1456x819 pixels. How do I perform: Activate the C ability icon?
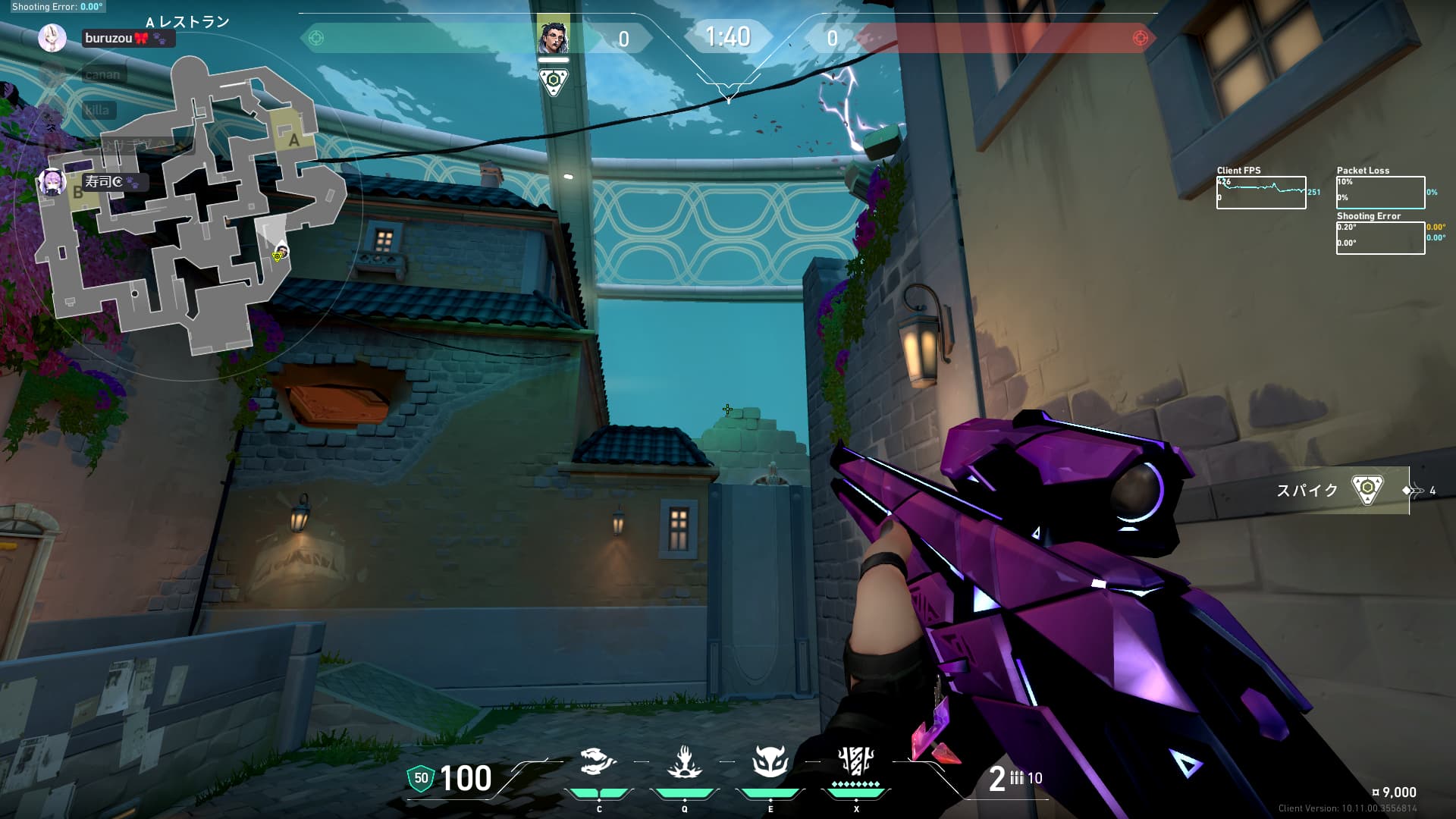[x=598, y=762]
